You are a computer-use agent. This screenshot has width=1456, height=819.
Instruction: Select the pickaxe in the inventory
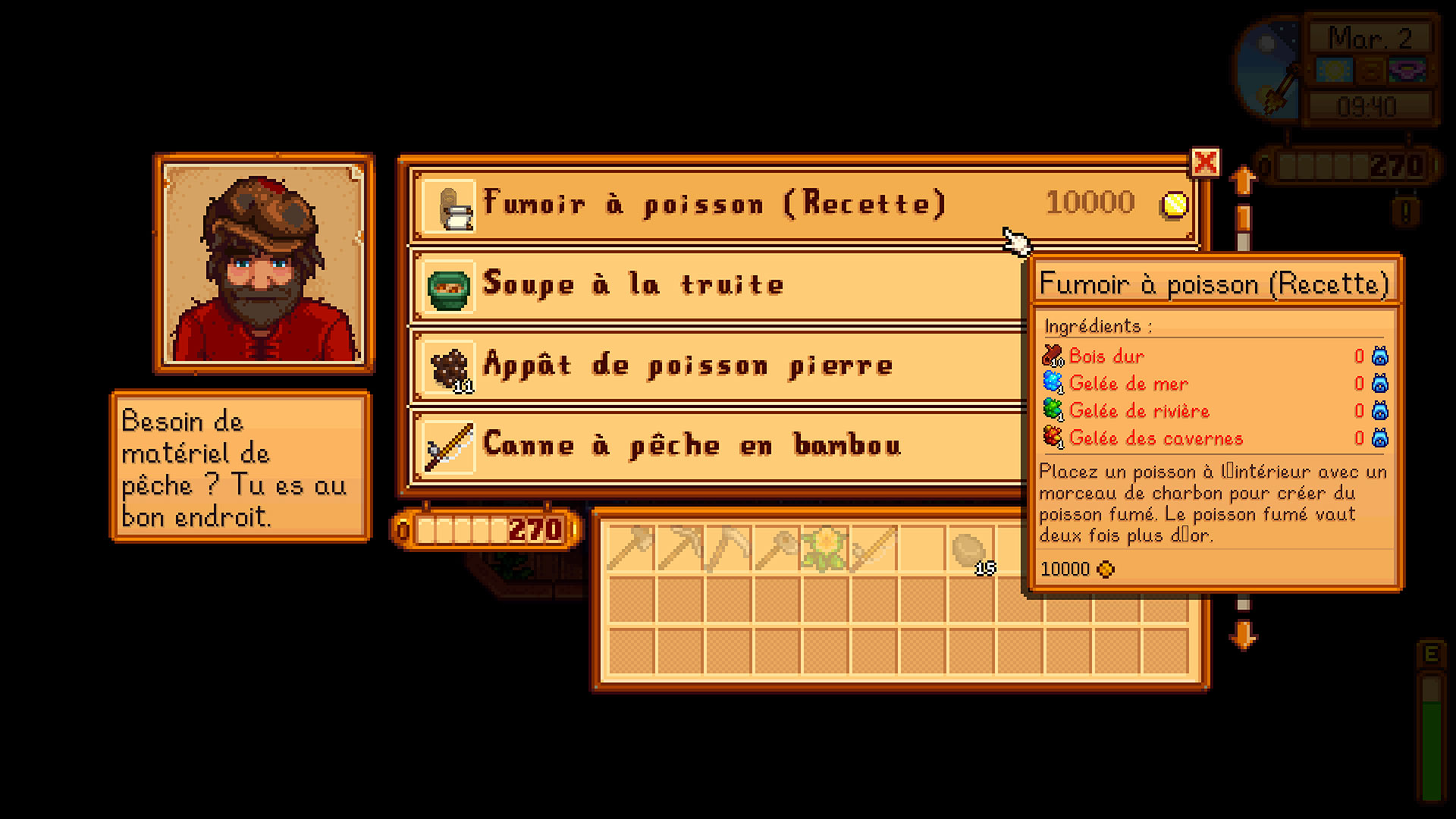tap(680, 548)
